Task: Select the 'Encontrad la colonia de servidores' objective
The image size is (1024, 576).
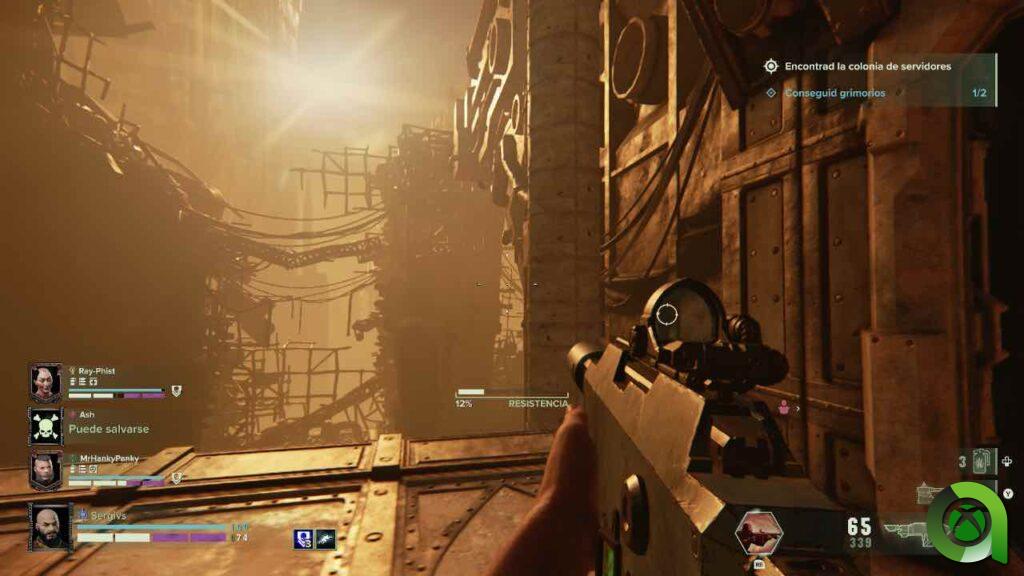Action: pyautogui.click(x=866, y=66)
